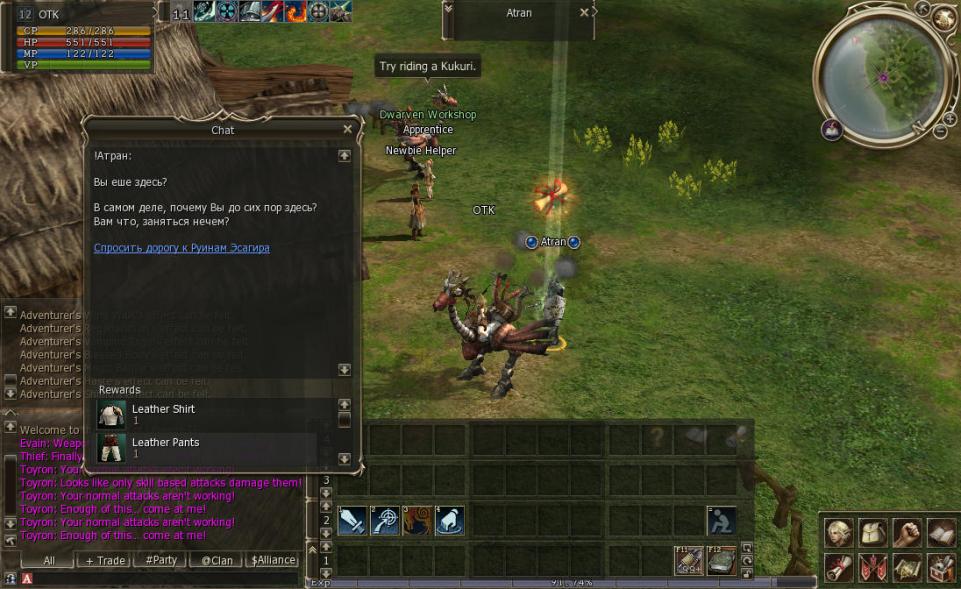Close the Chat dialog window
Viewport: 961px width, 589px height.
pos(347,129)
